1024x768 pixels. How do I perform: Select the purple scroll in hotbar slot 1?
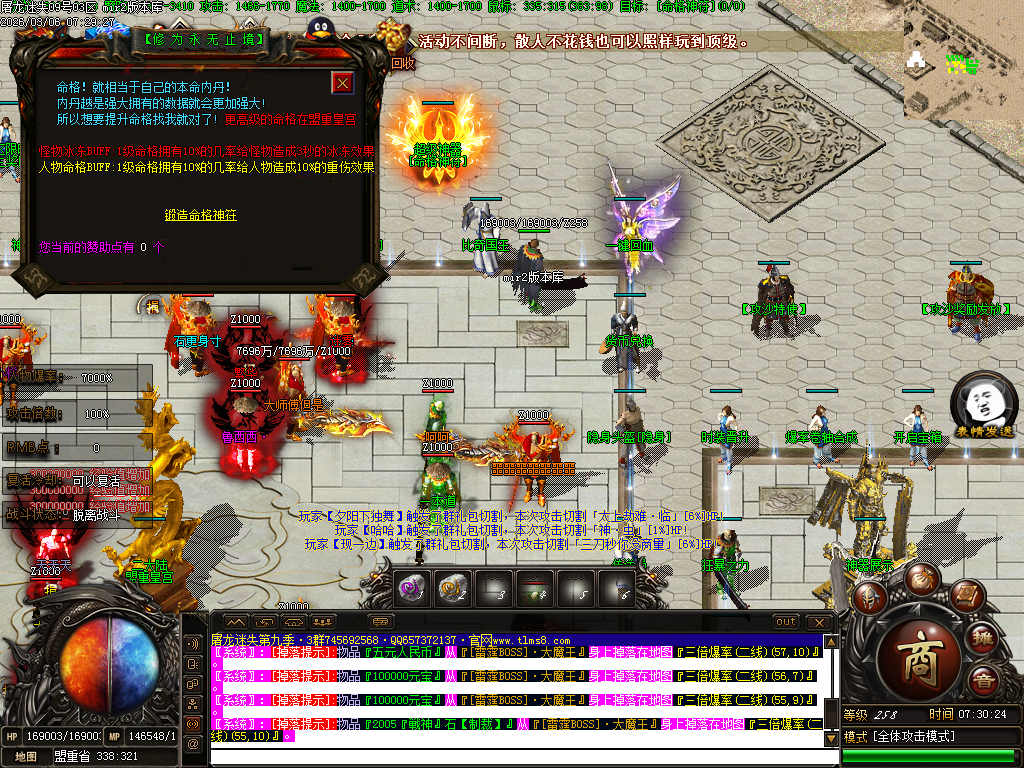pos(412,590)
